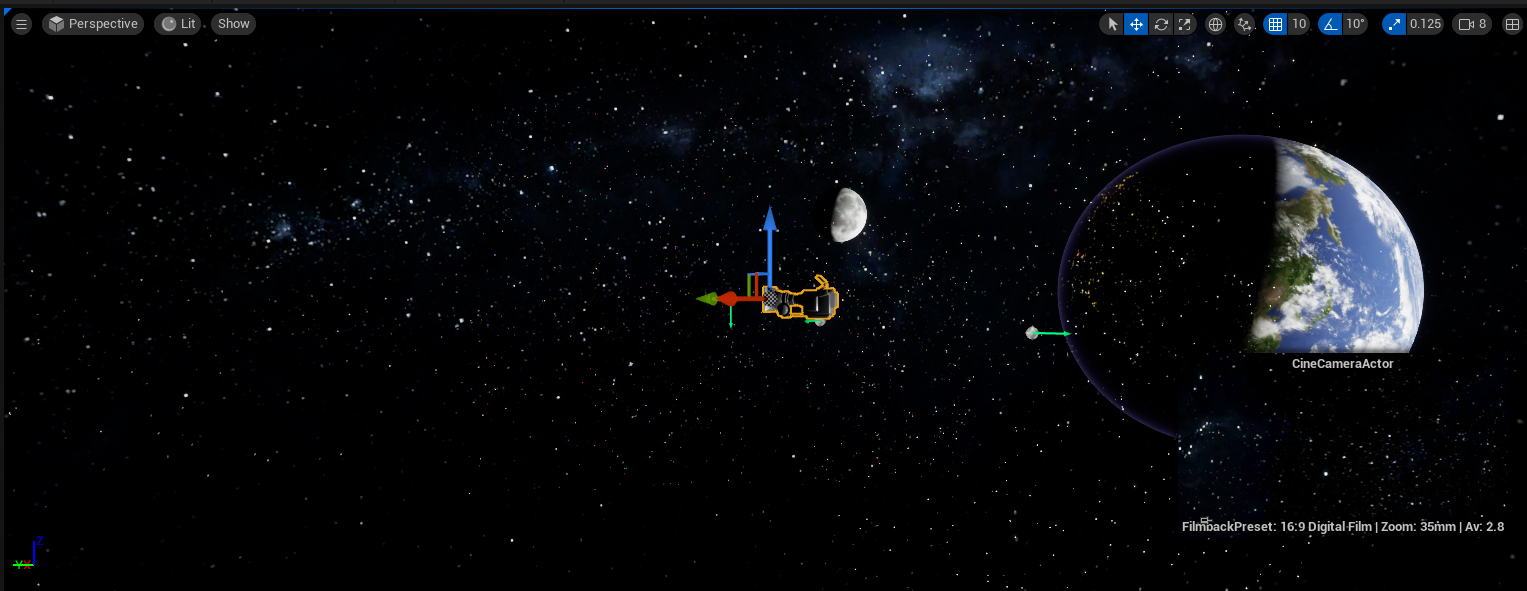Viewport: 1527px width, 591px height.
Task: Open the Perspective view mode dropdown
Action: pos(93,24)
